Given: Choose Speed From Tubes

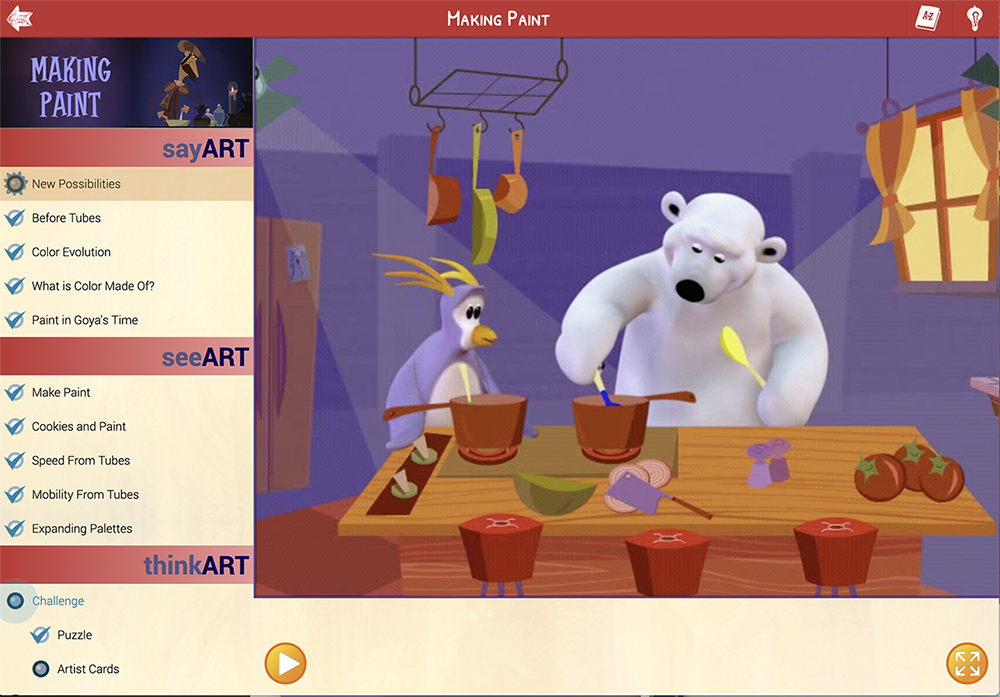Looking at the screenshot, I should pos(81,461).
